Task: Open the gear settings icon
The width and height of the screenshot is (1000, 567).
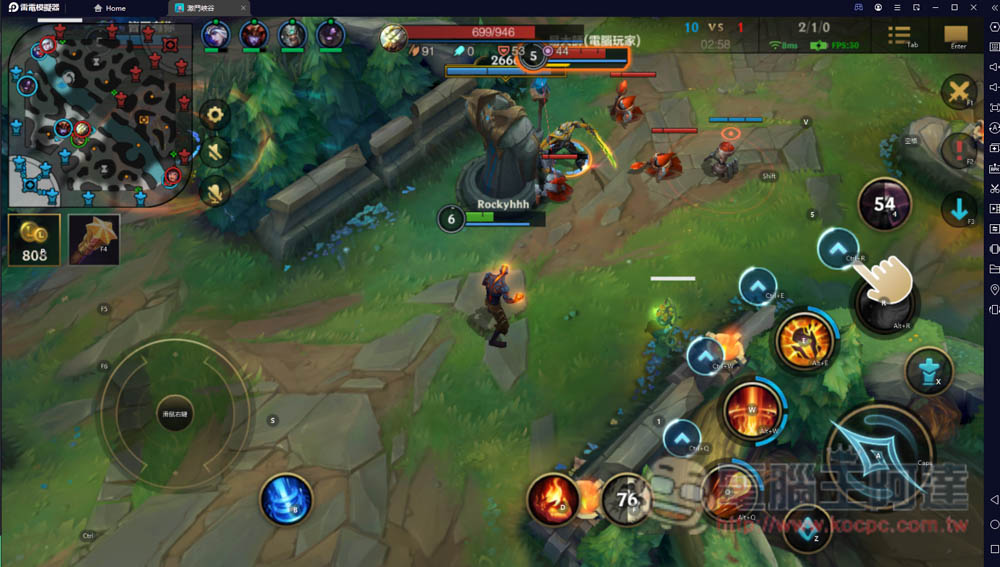Action: (x=214, y=115)
